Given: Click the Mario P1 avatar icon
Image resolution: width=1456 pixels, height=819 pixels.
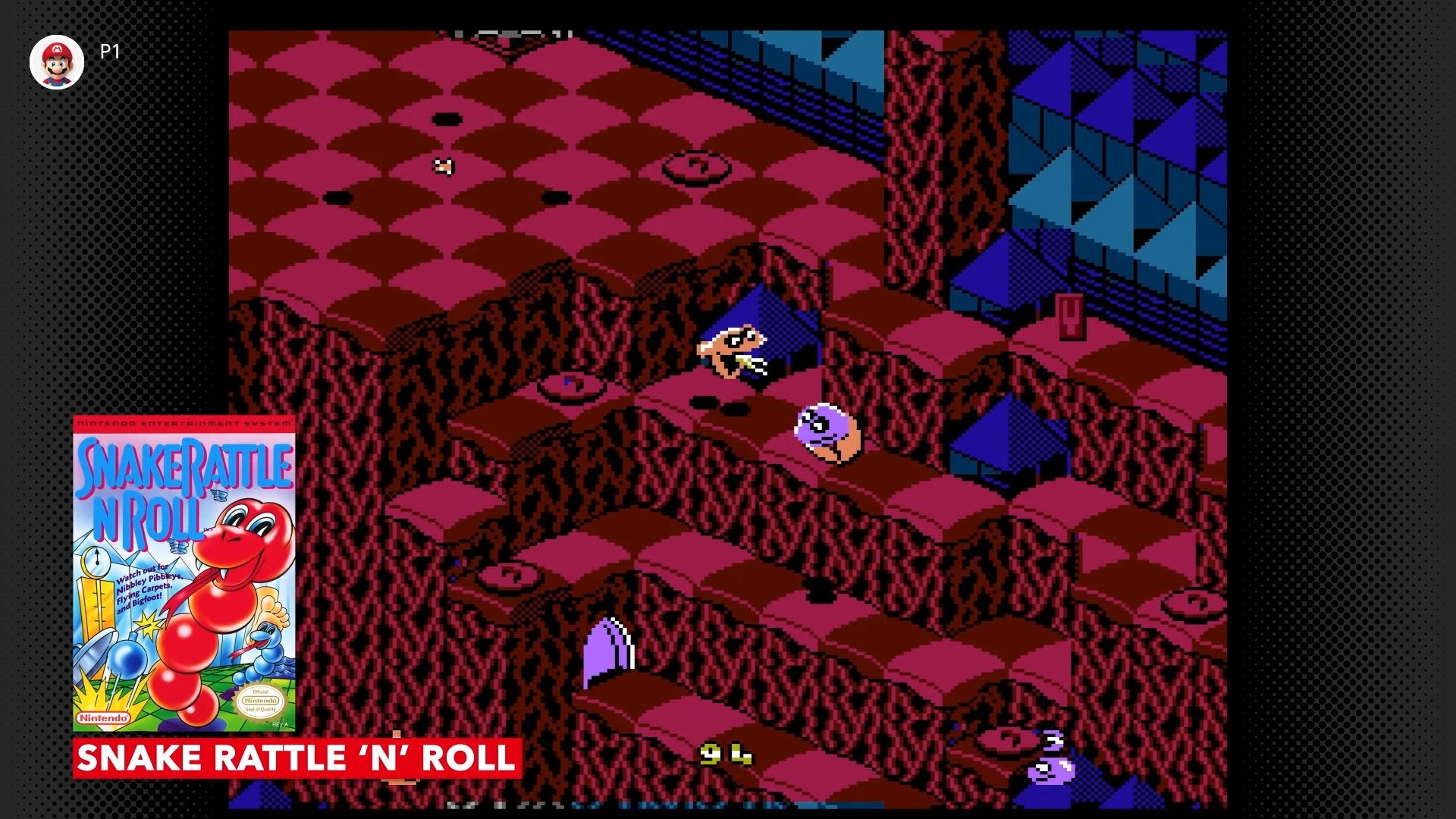Looking at the screenshot, I should point(56,61).
